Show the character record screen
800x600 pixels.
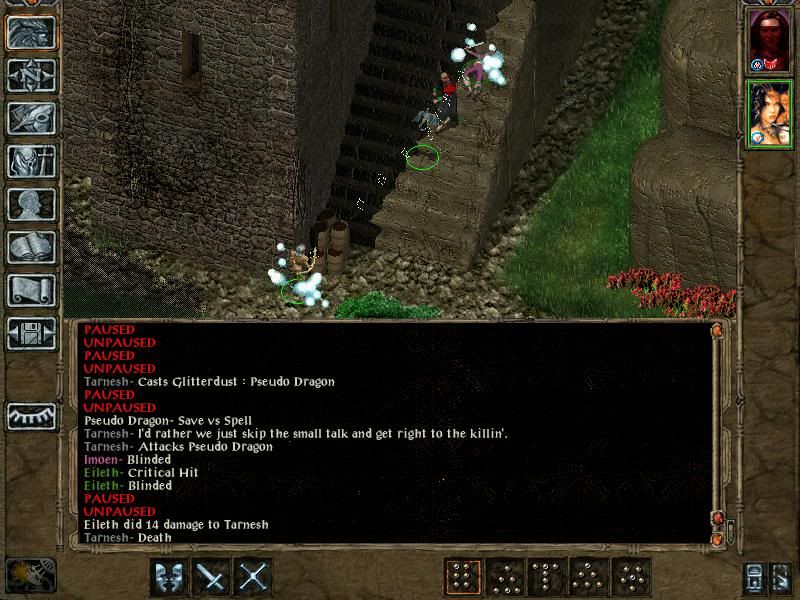pyautogui.click(x=31, y=204)
